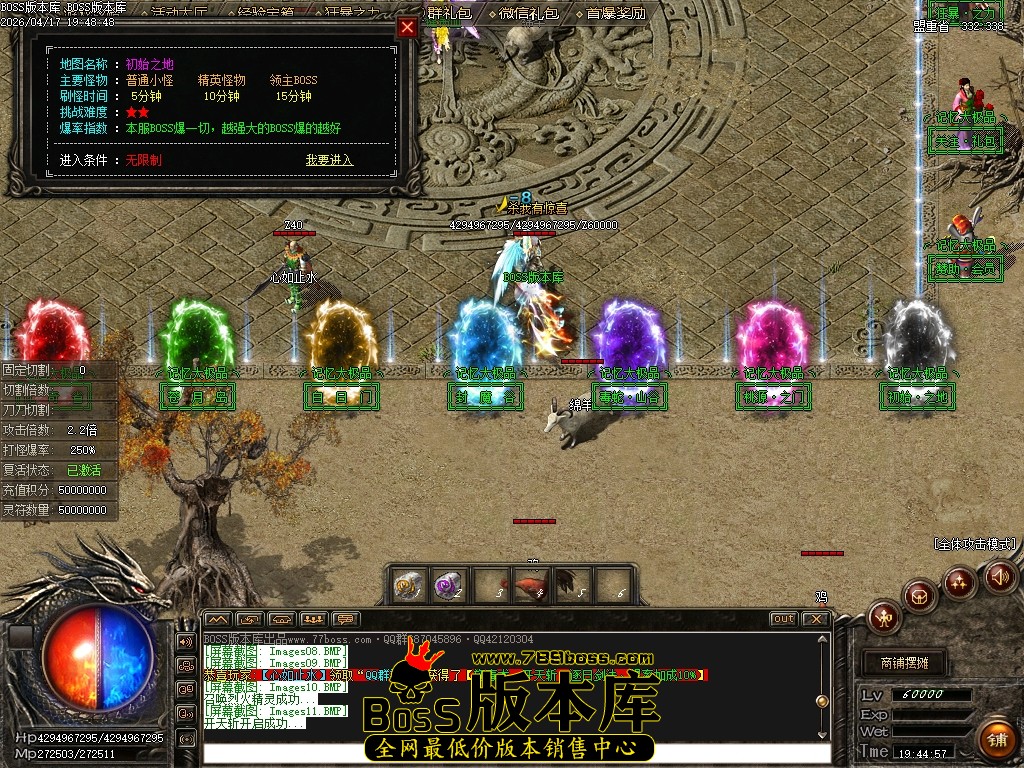The height and width of the screenshot is (768, 1024).
Task: Click the chat scrollbar handle
Action: (x=823, y=702)
